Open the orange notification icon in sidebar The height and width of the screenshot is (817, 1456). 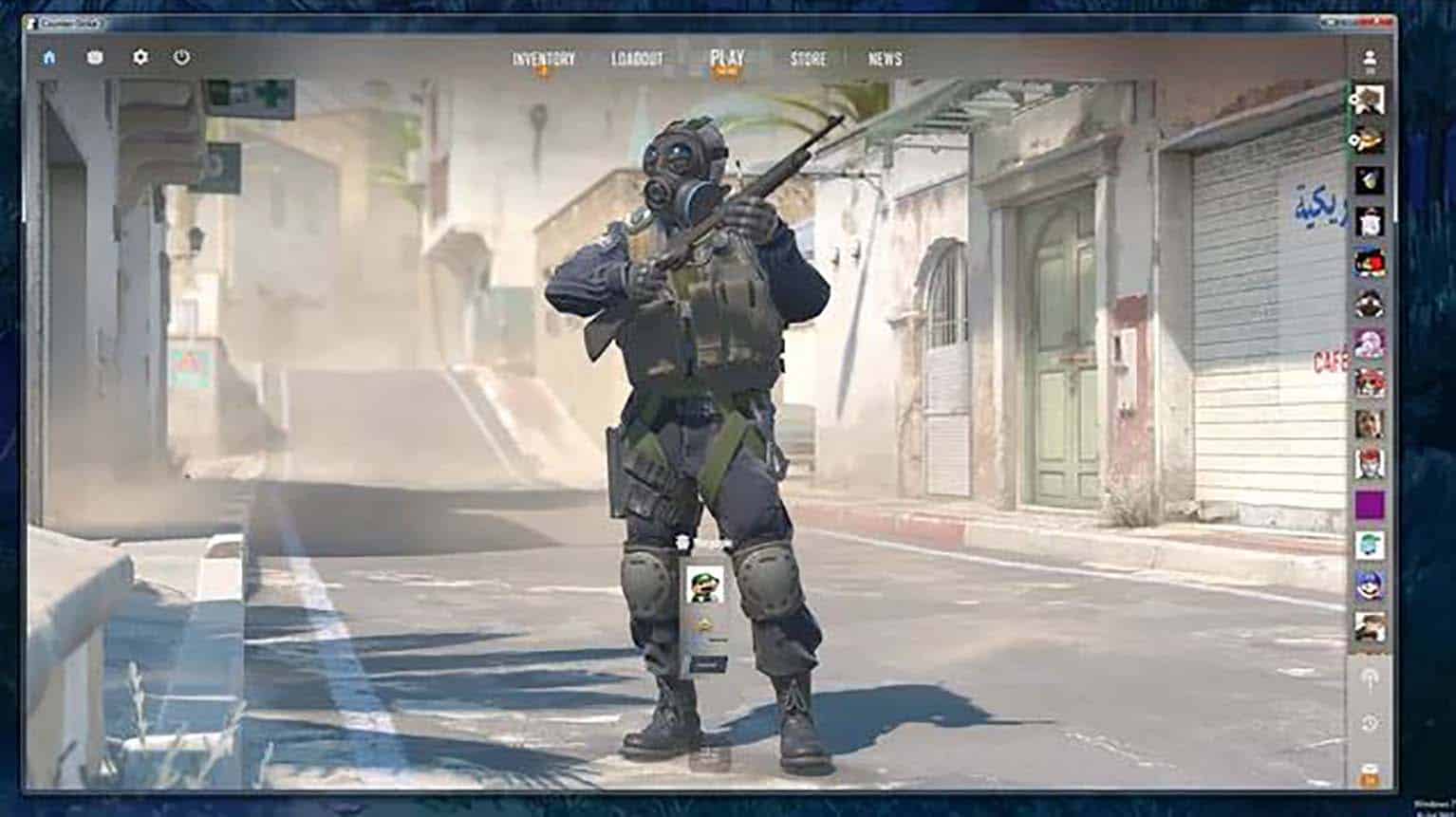point(1369,772)
